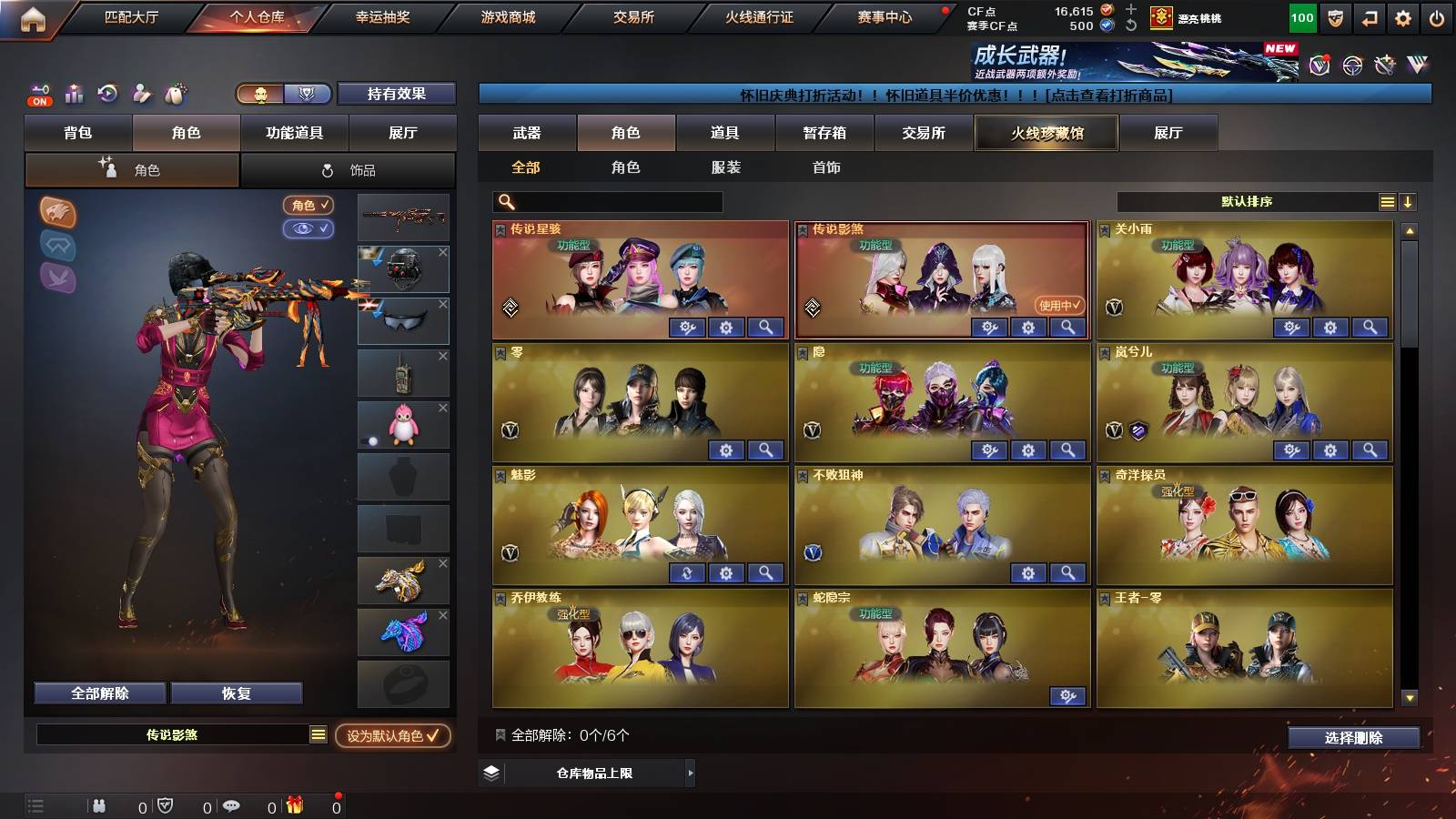Click the 选择删除 button at bottom right

[x=1355, y=738]
